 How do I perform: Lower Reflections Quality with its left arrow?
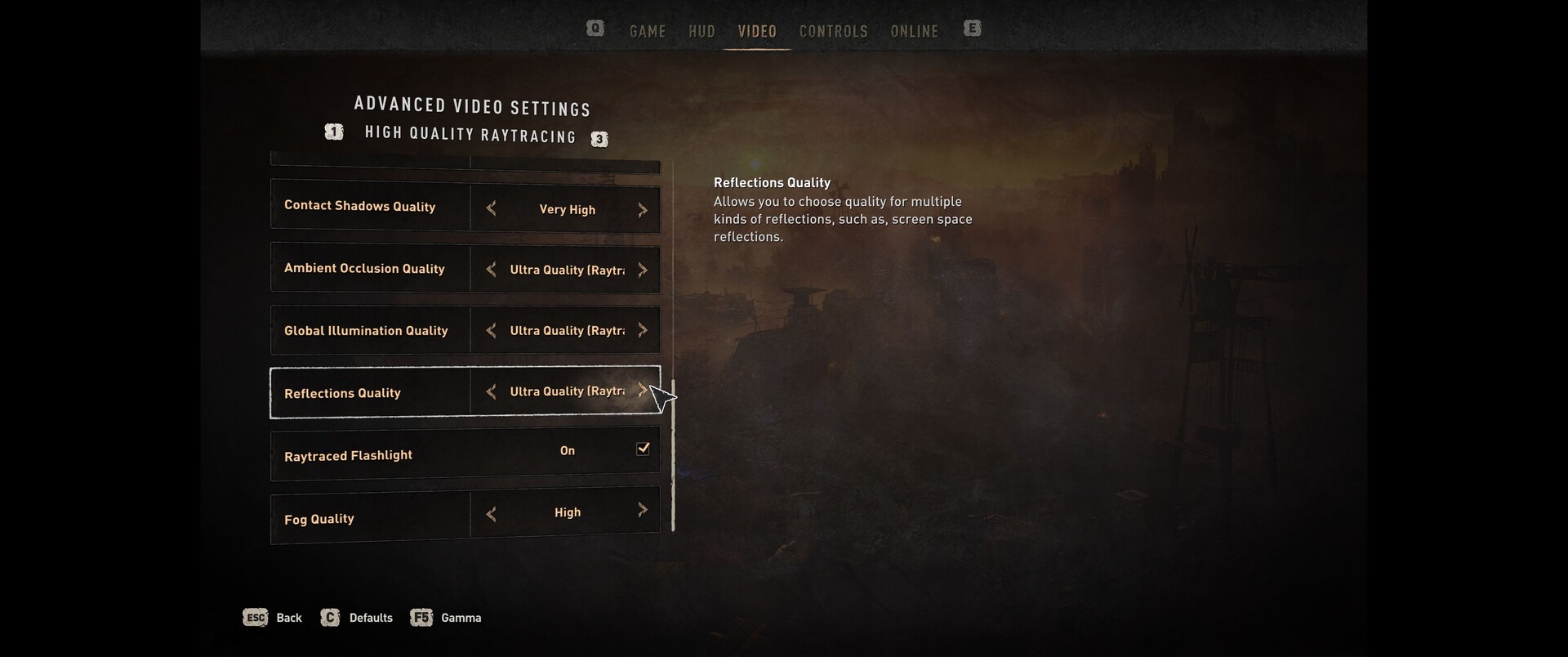[491, 392]
